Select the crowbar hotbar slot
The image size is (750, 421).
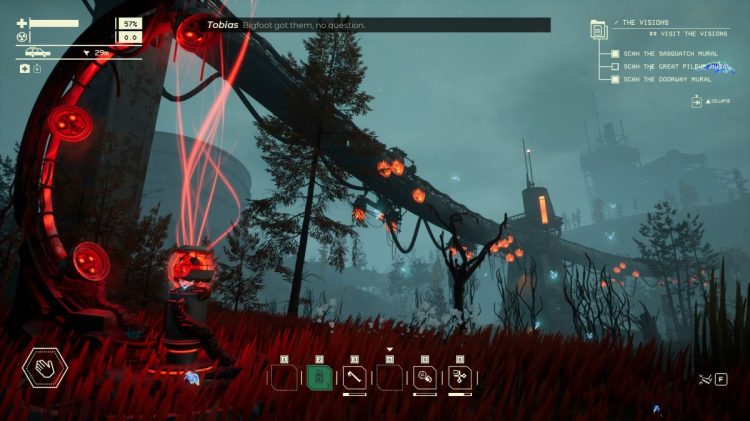354,378
